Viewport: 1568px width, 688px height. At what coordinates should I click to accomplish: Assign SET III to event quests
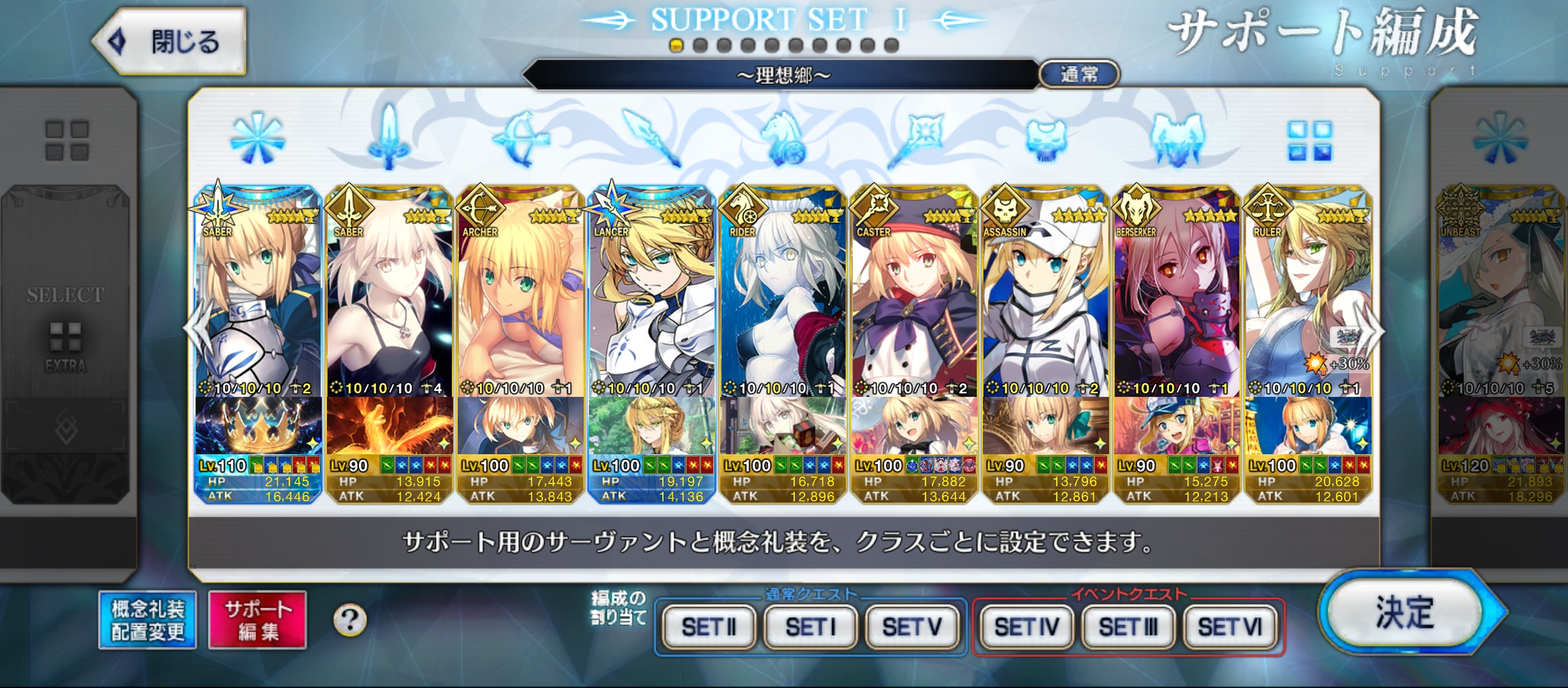click(x=1129, y=628)
